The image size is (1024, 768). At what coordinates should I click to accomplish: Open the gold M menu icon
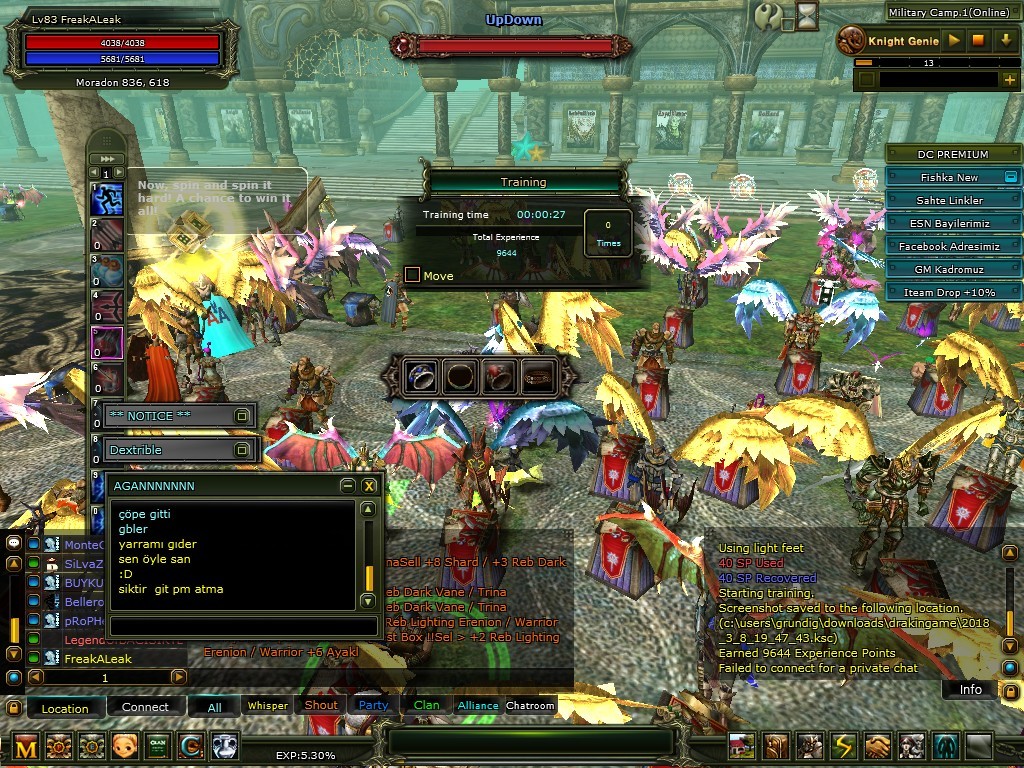coord(26,746)
